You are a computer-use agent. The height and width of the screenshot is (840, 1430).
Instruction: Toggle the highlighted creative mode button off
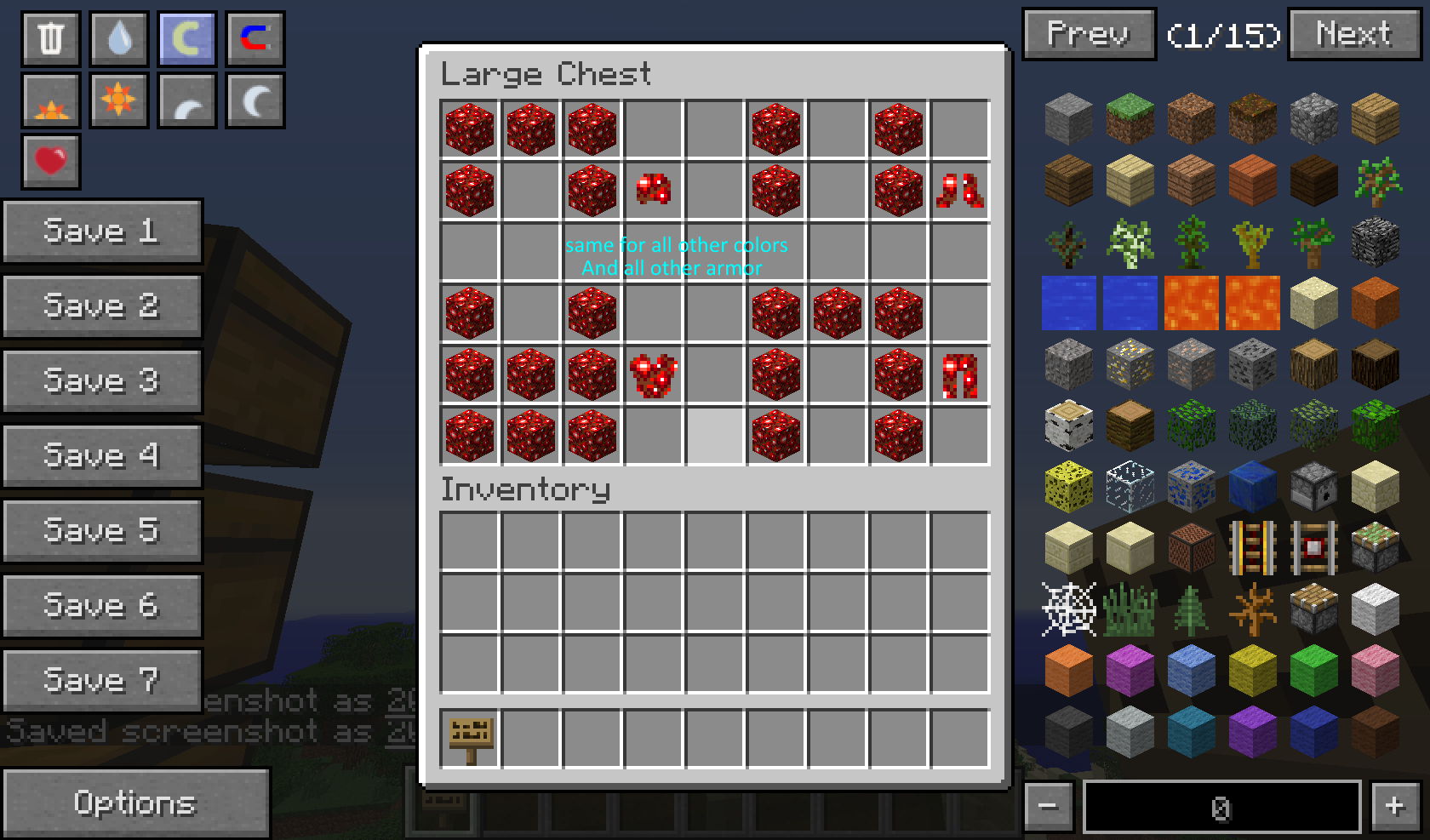coord(186,37)
